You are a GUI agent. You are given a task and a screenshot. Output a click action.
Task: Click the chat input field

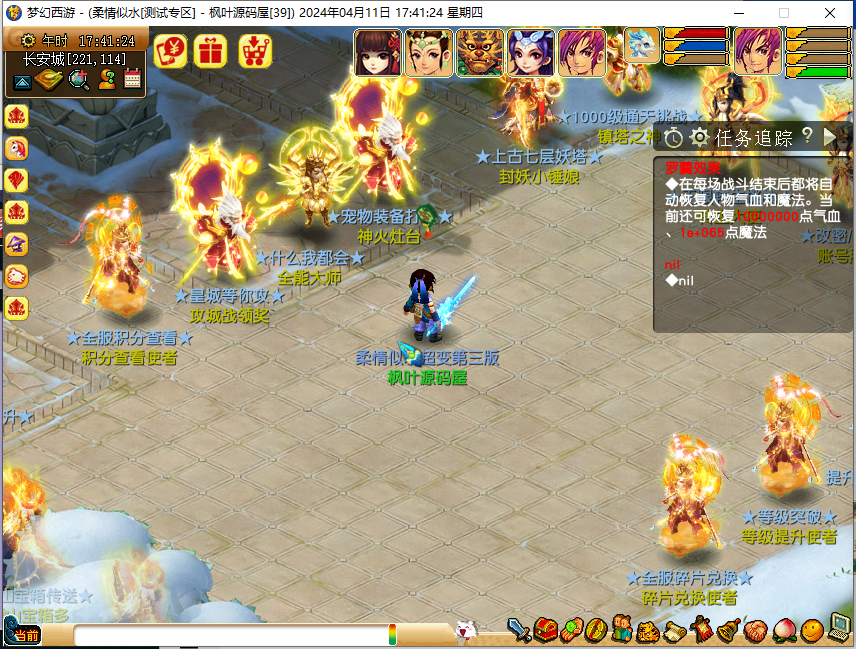pos(230,634)
